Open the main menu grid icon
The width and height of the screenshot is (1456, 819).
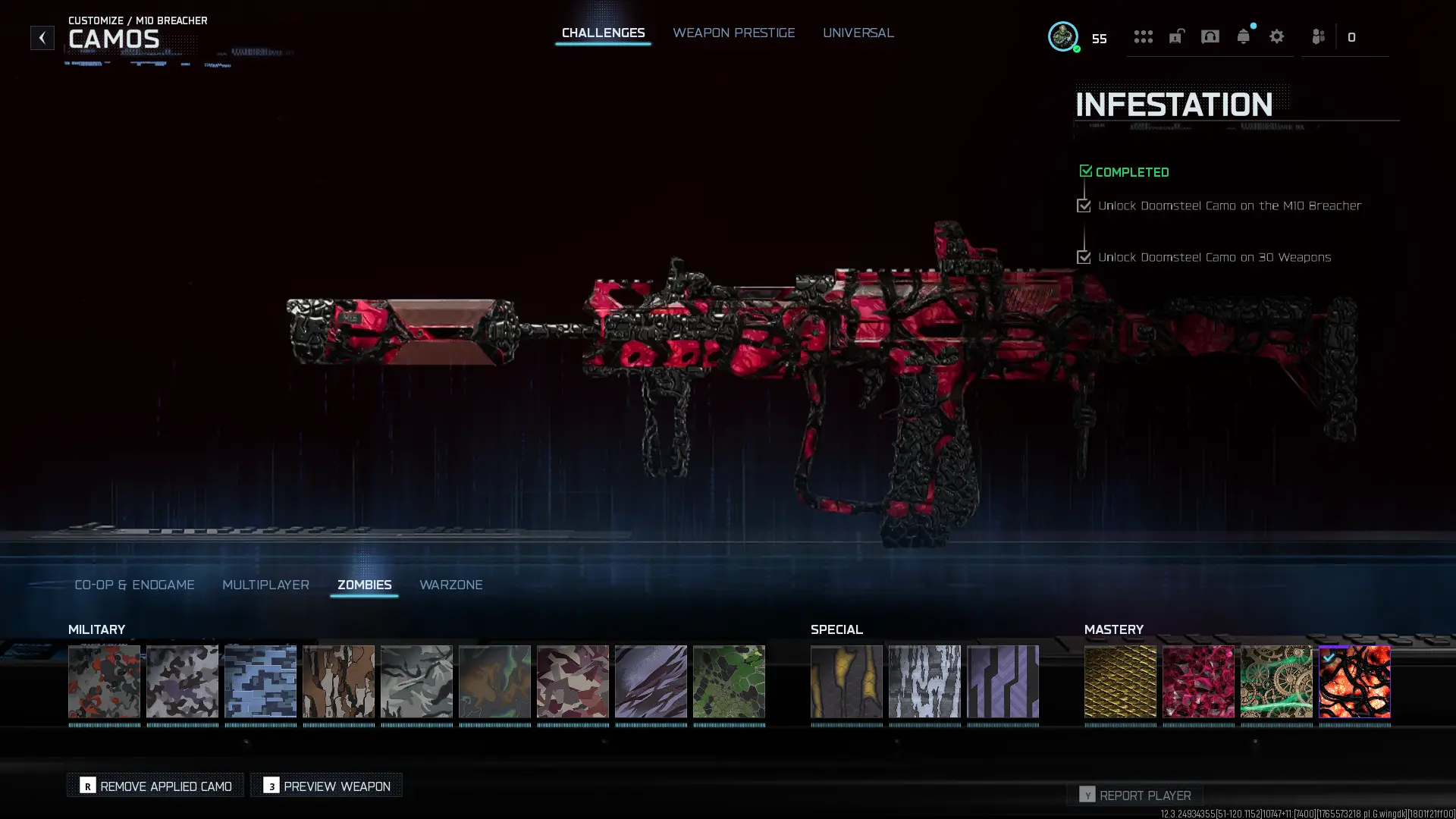pyautogui.click(x=1144, y=36)
